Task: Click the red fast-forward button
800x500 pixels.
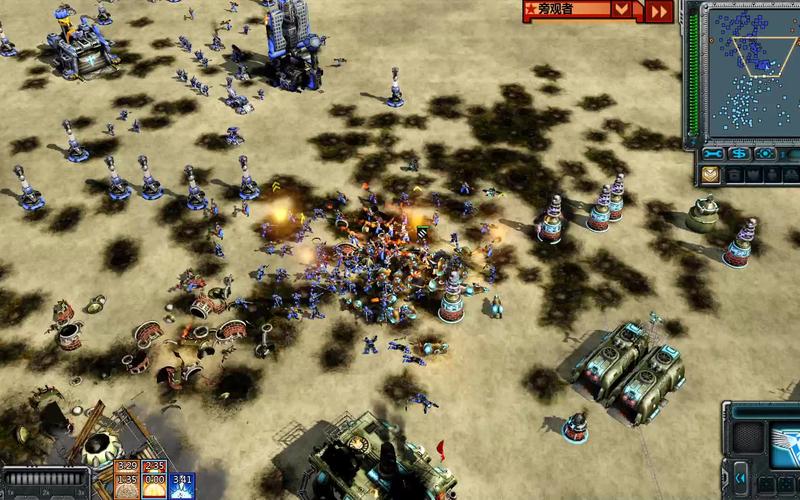Action: click(658, 11)
